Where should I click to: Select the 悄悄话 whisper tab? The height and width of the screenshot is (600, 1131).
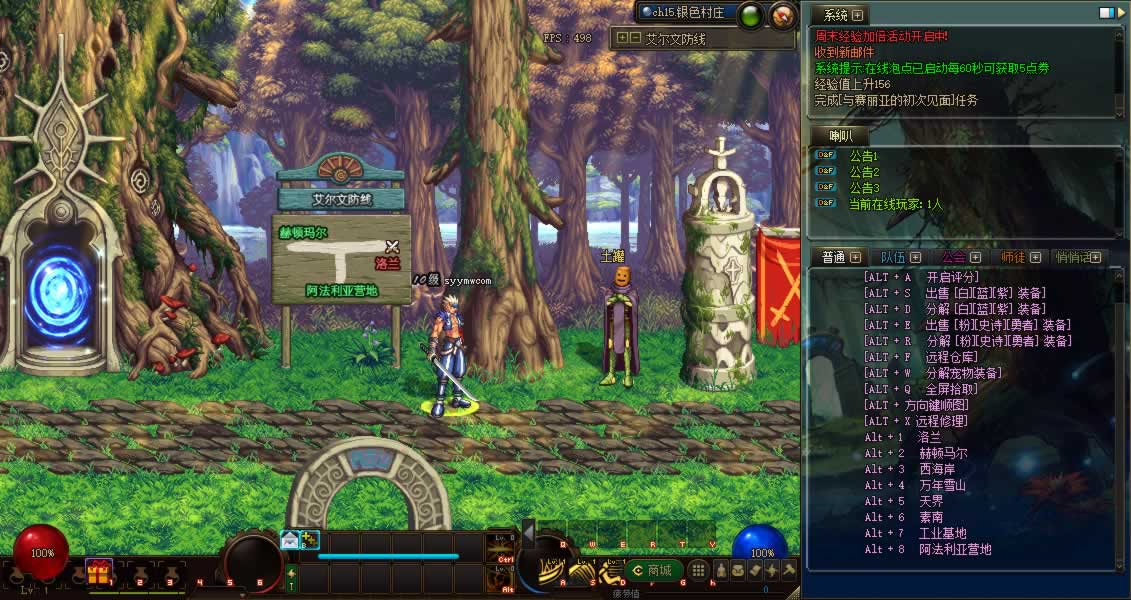(1073, 257)
